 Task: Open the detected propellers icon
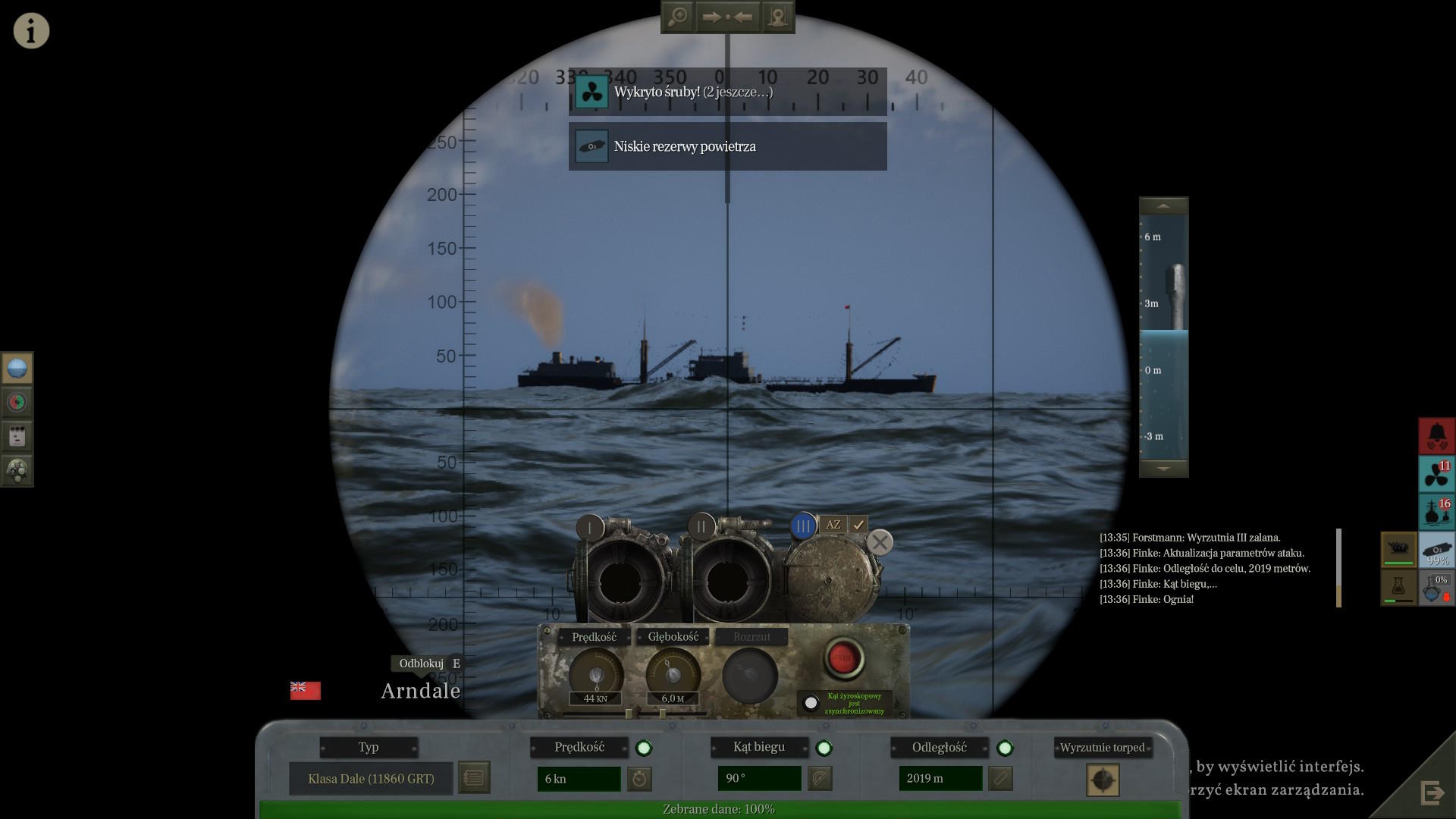pos(1436,474)
